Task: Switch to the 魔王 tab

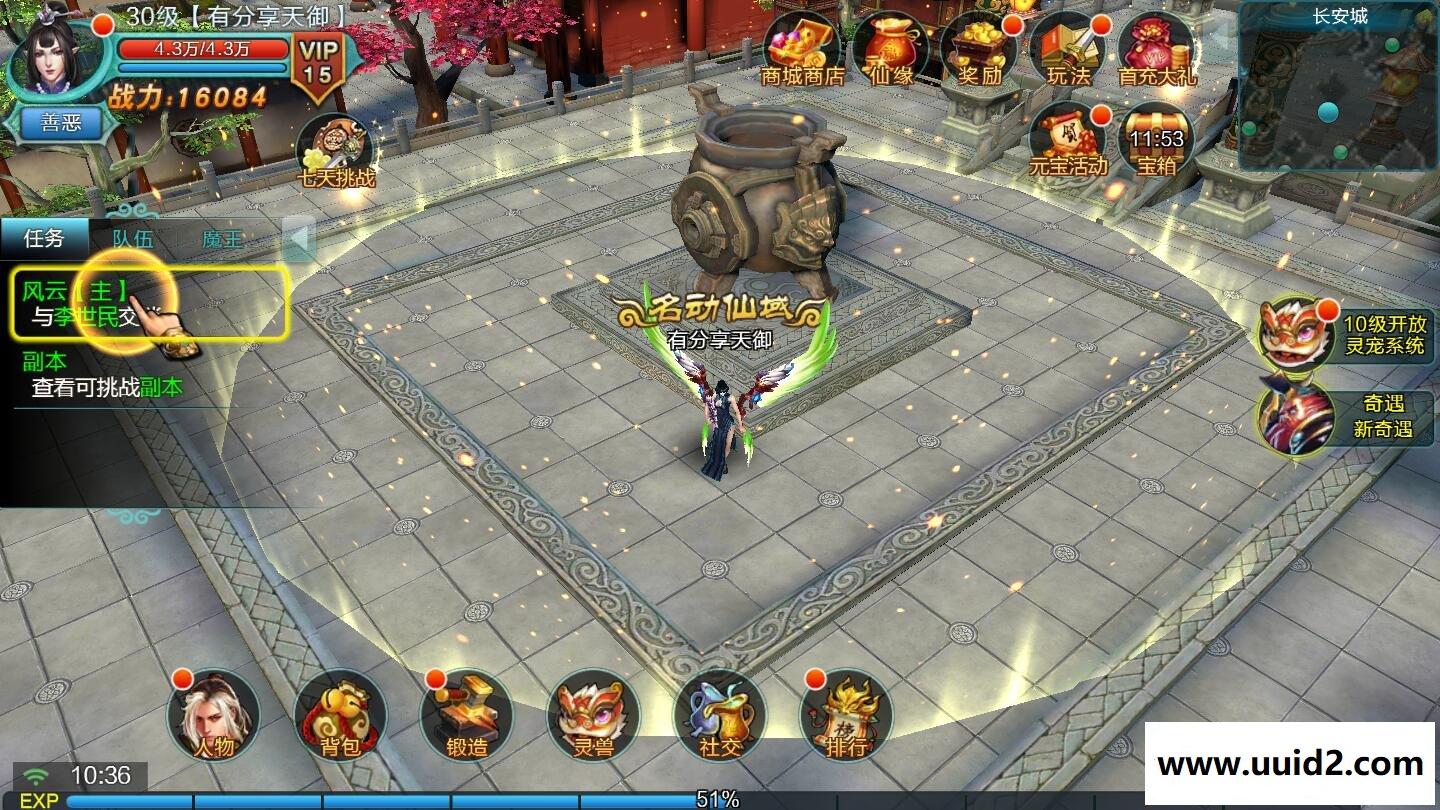Action: (x=222, y=239)
